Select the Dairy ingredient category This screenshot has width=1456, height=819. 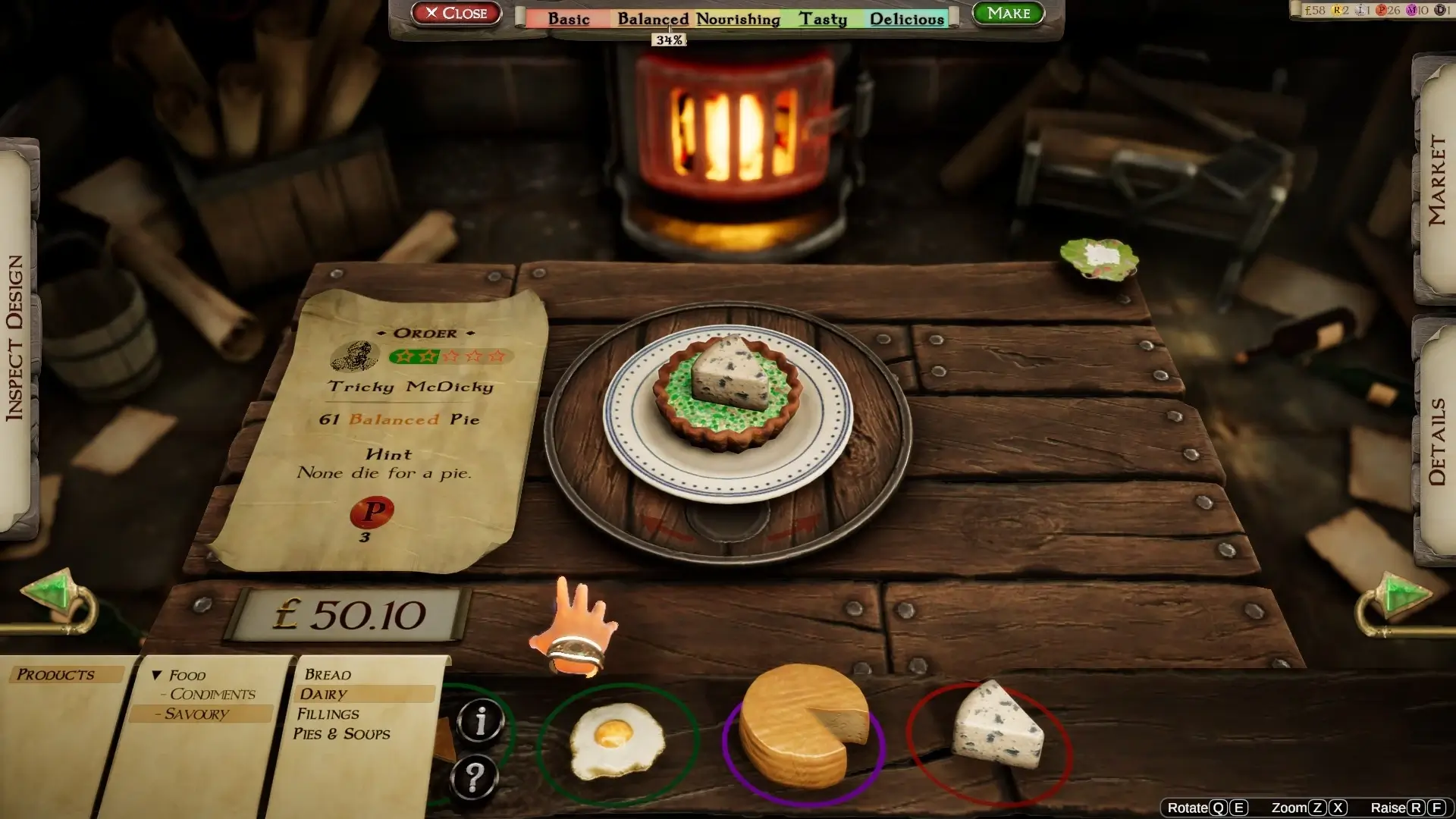pyautogui.click(x=324, y=694)
